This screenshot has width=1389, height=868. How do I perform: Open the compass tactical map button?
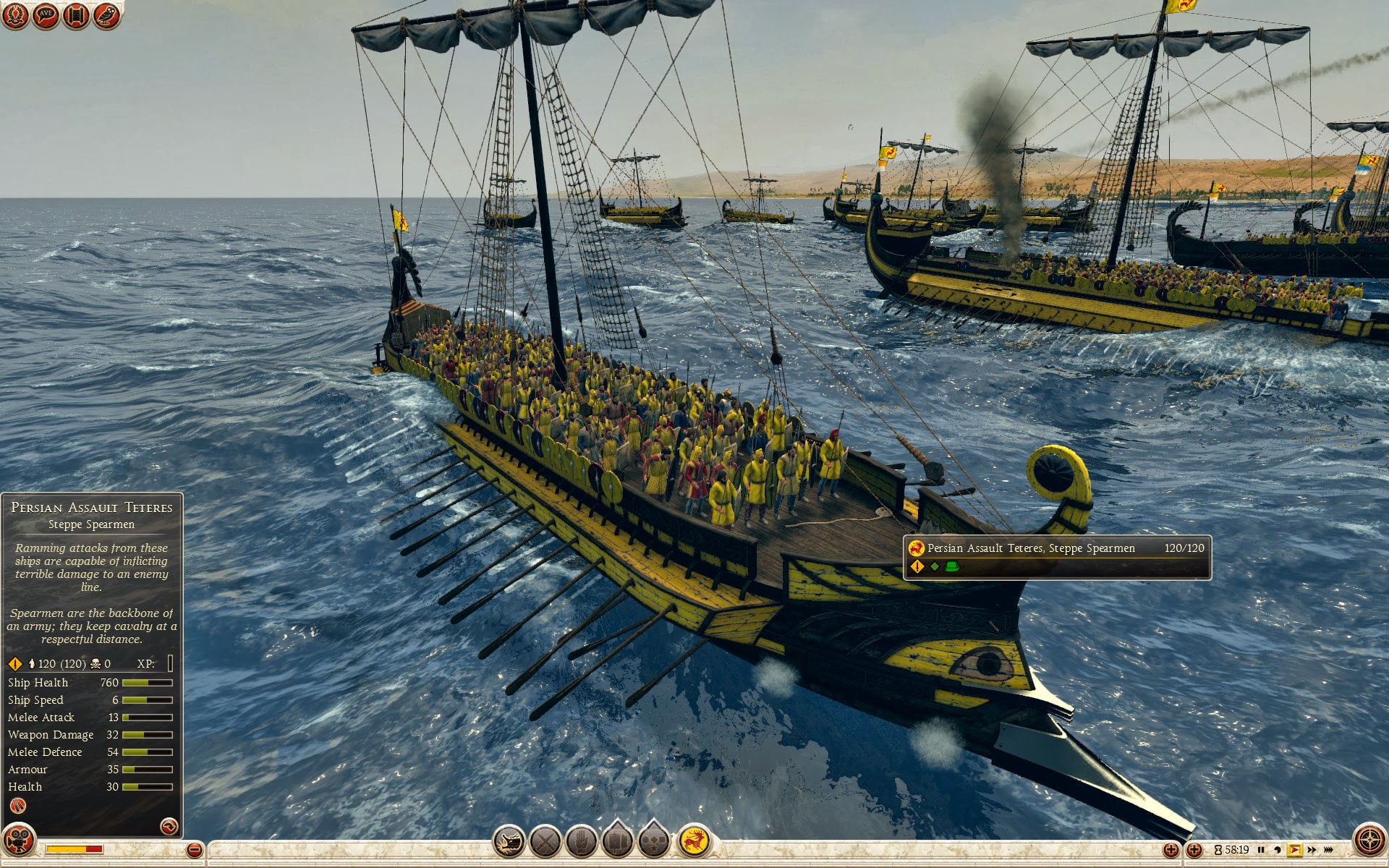[x=1369, y=841]
